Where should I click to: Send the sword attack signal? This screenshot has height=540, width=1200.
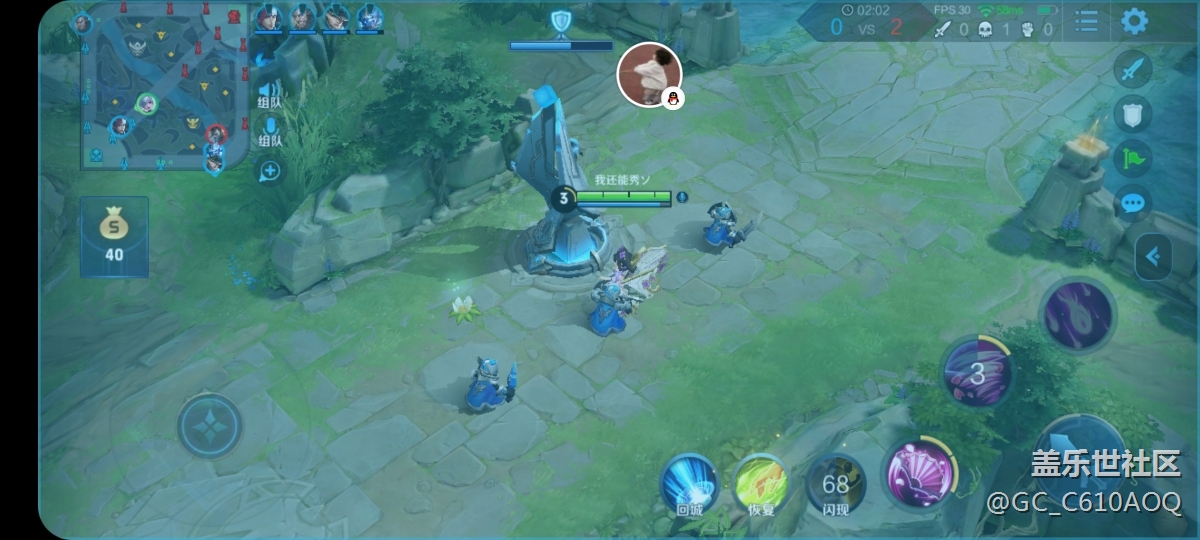(x=1132, y=70)
